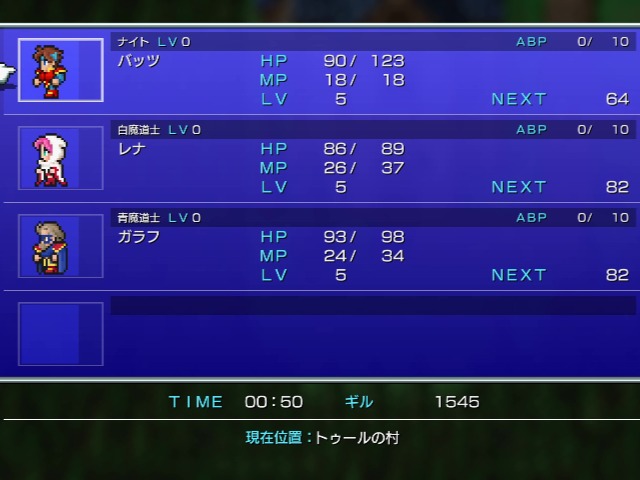Click the blue mage masked portrait
The width and height of the screenshot is (640, 480).
(60, 246)
